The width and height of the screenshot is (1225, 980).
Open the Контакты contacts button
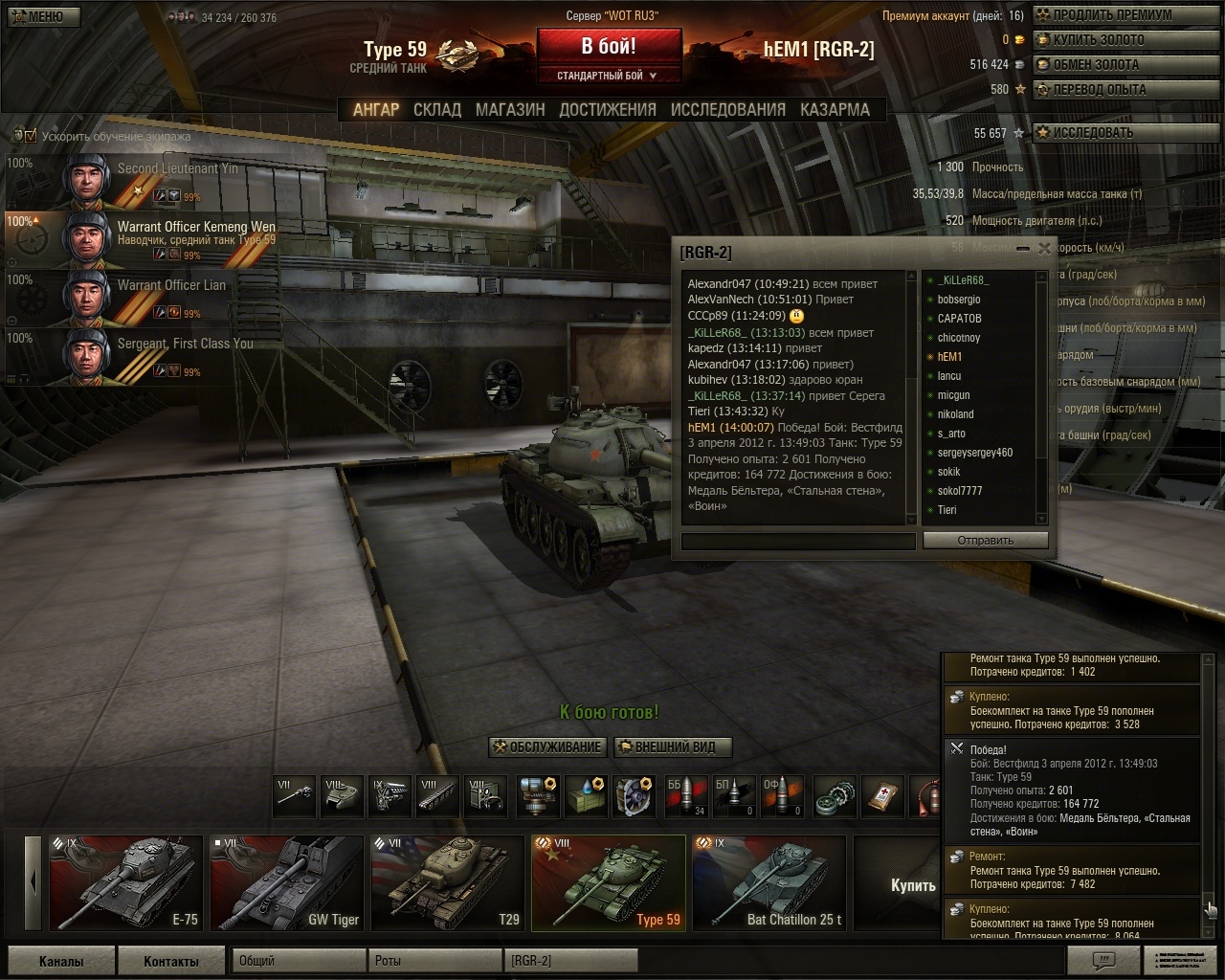tap(170, 961)
